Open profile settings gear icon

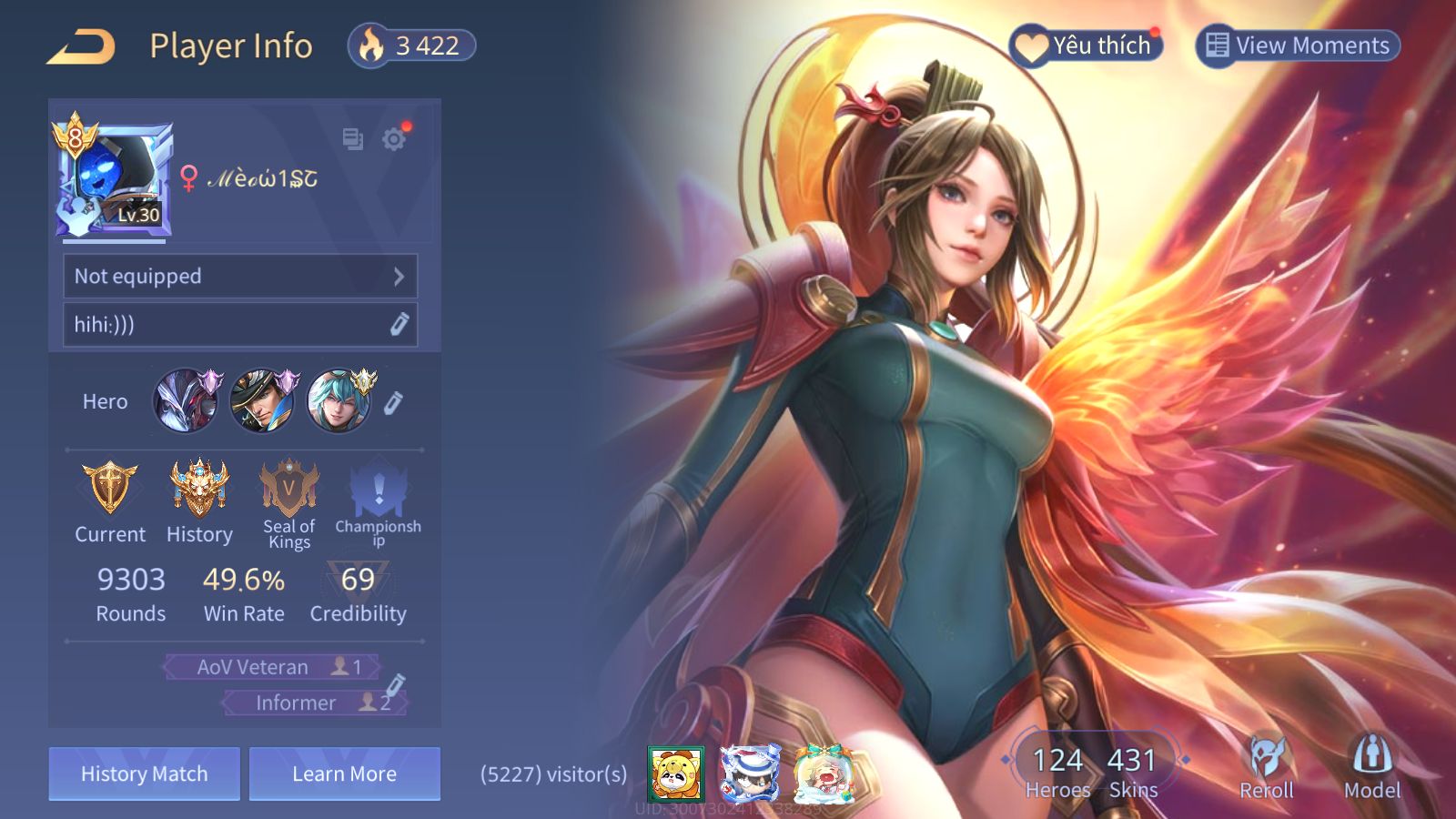click(x=394, y=139)
